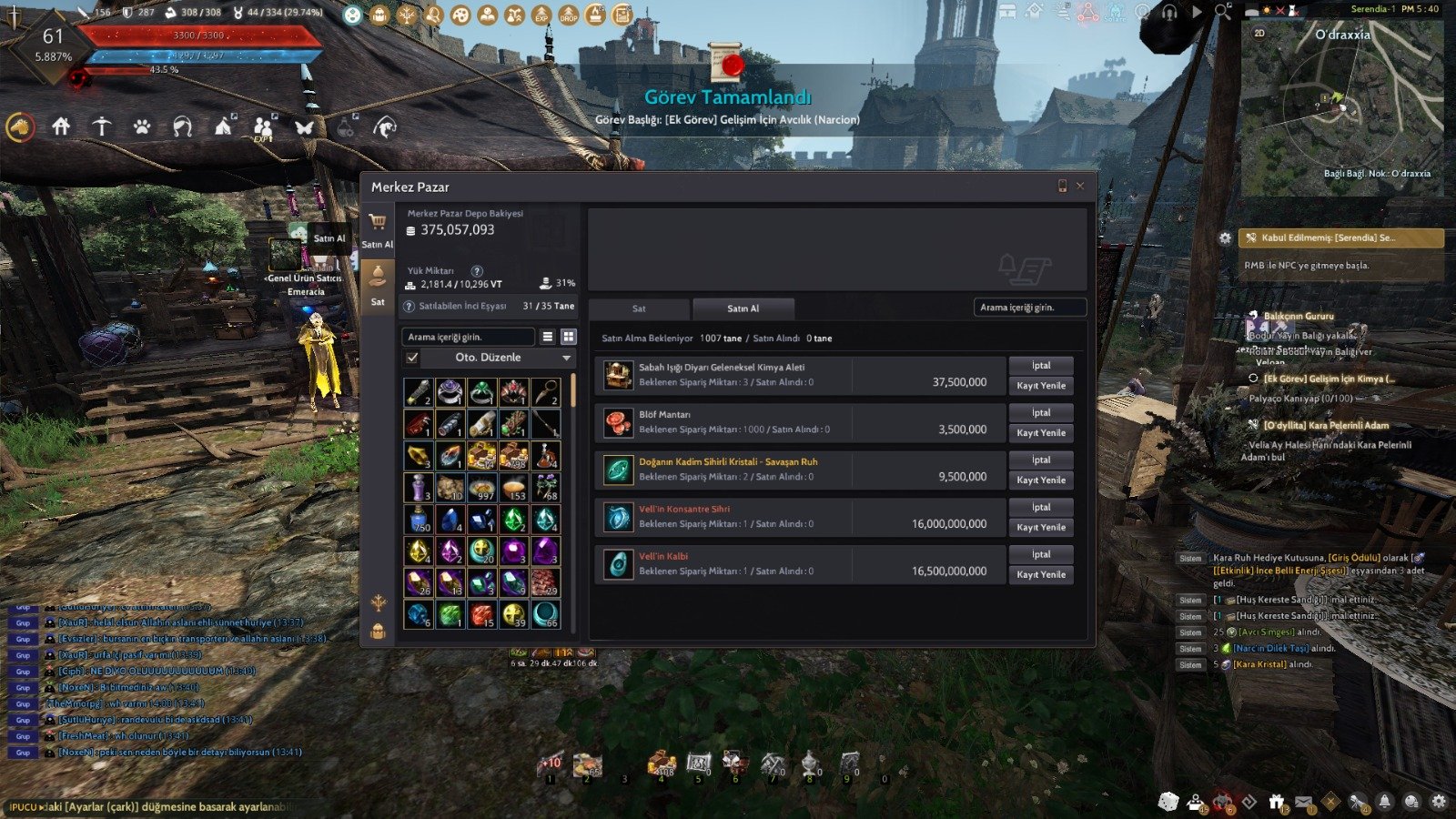Renew the Vell'in Kalbi order listing
Screen dimensions: 1456x819
(x=1040, y=575)
